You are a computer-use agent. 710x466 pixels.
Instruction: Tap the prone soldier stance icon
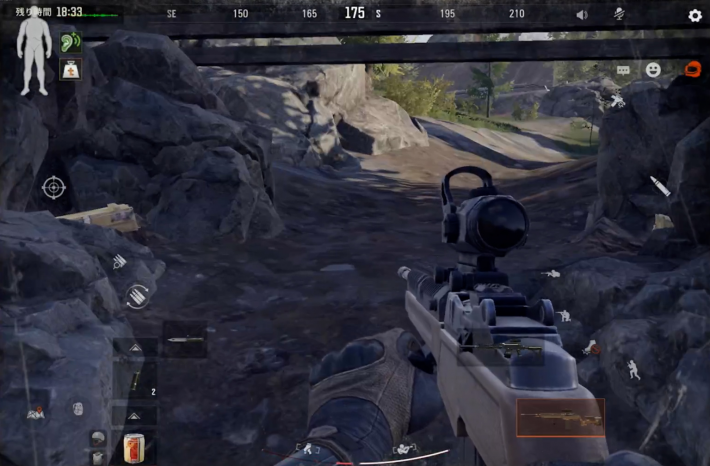click(x=551, y=273)
